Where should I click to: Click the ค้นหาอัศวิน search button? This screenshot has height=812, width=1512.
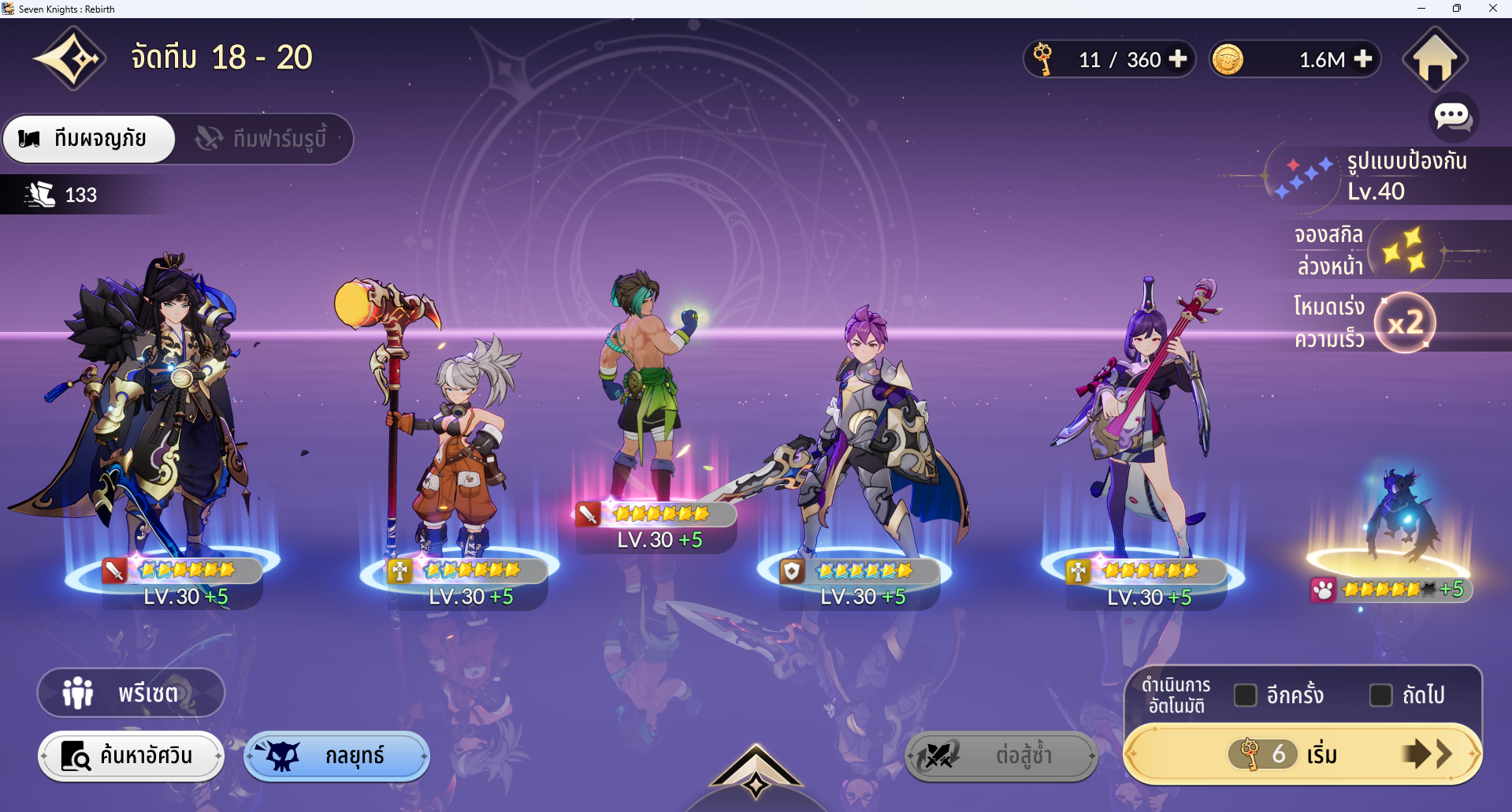(x=131, y=756)
